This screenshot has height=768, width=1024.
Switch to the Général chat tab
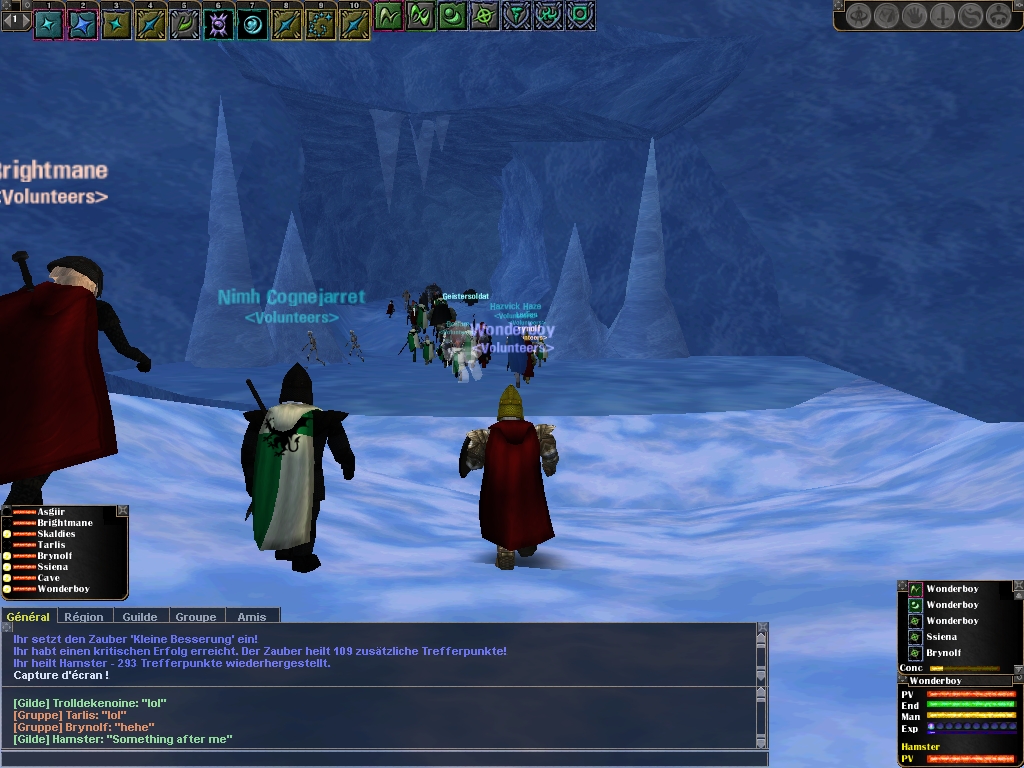[x=27, y=617]
